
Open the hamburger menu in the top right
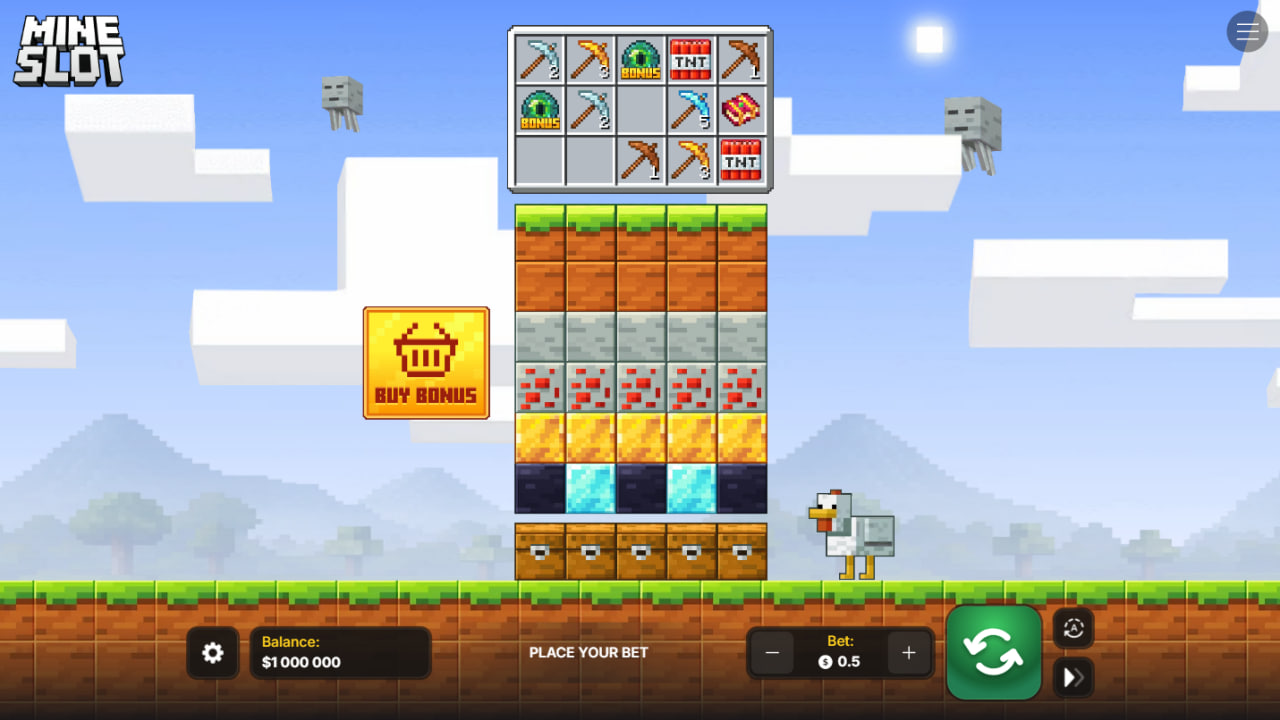pos(1247,31)
